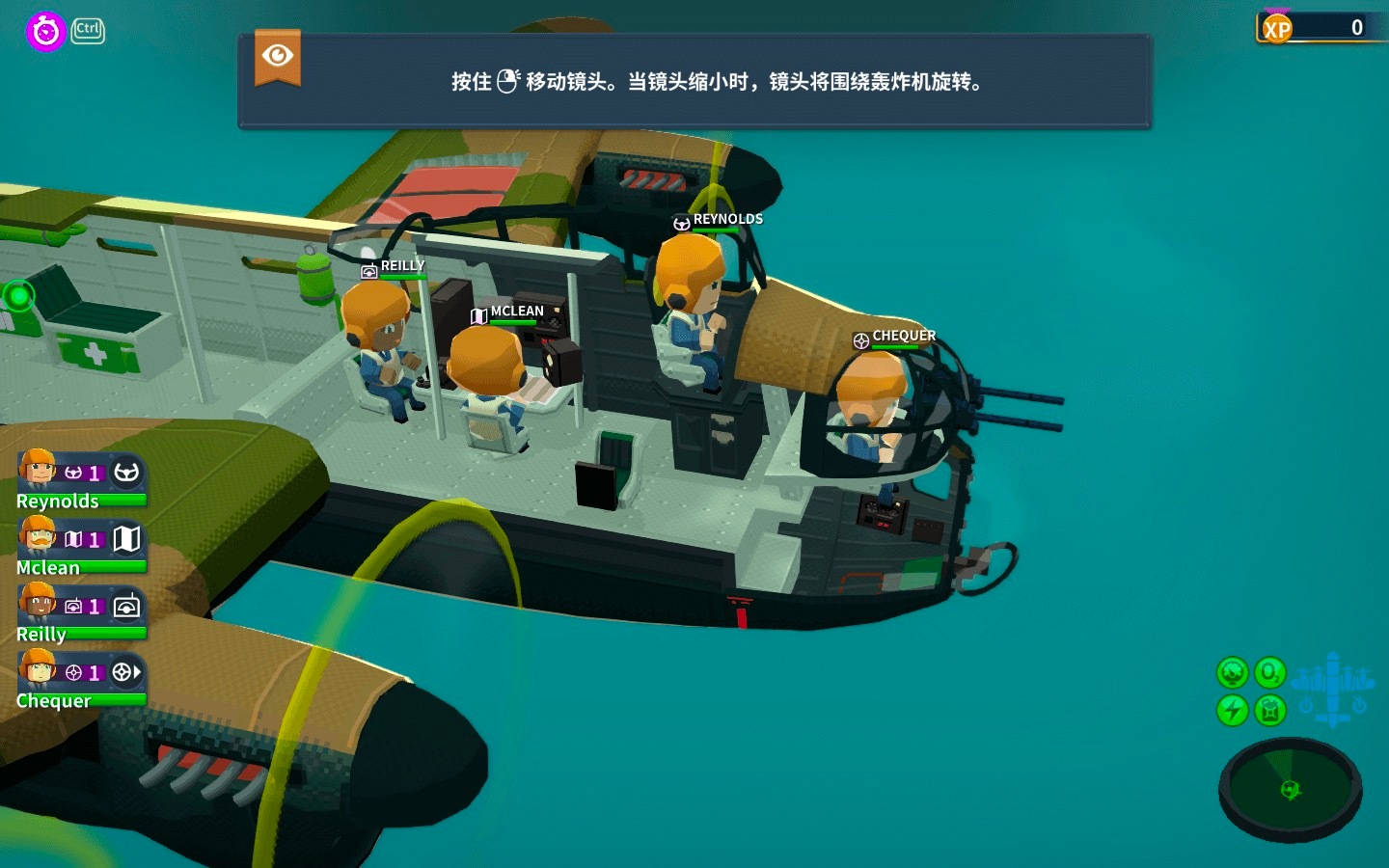Select Reynolds in the crew list
Image resolution: width=1389 pixels, height=868 pixels.
click(58, 479)
